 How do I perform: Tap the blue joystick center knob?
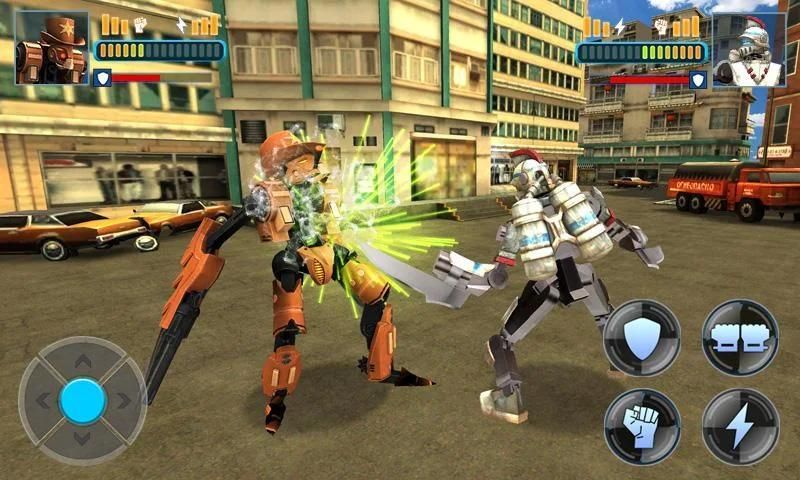[83, 400]
